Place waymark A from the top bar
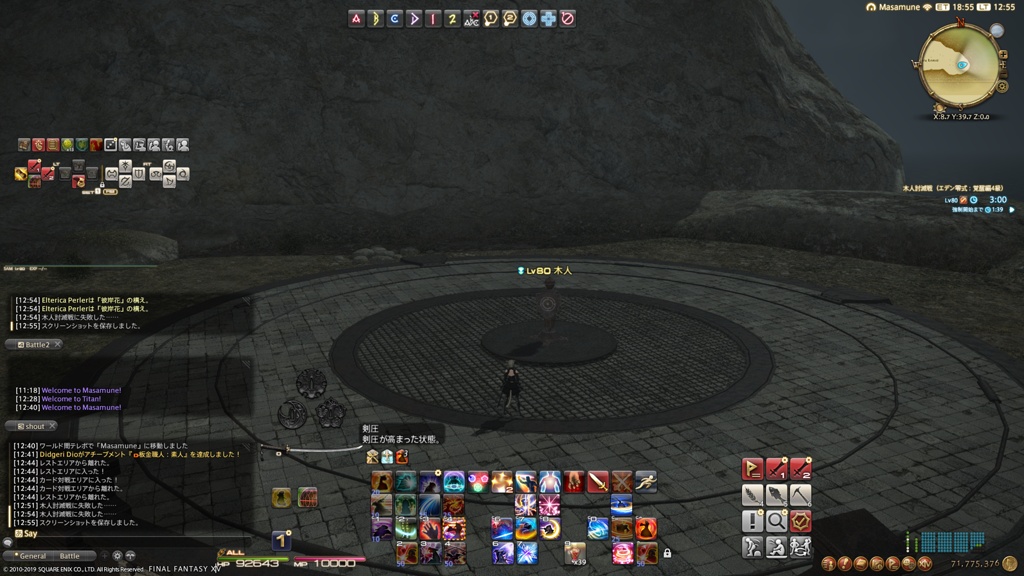Image resolution: width=1024 pixels, height=576 pixels. pyautogui.click(x=356, y=18)
